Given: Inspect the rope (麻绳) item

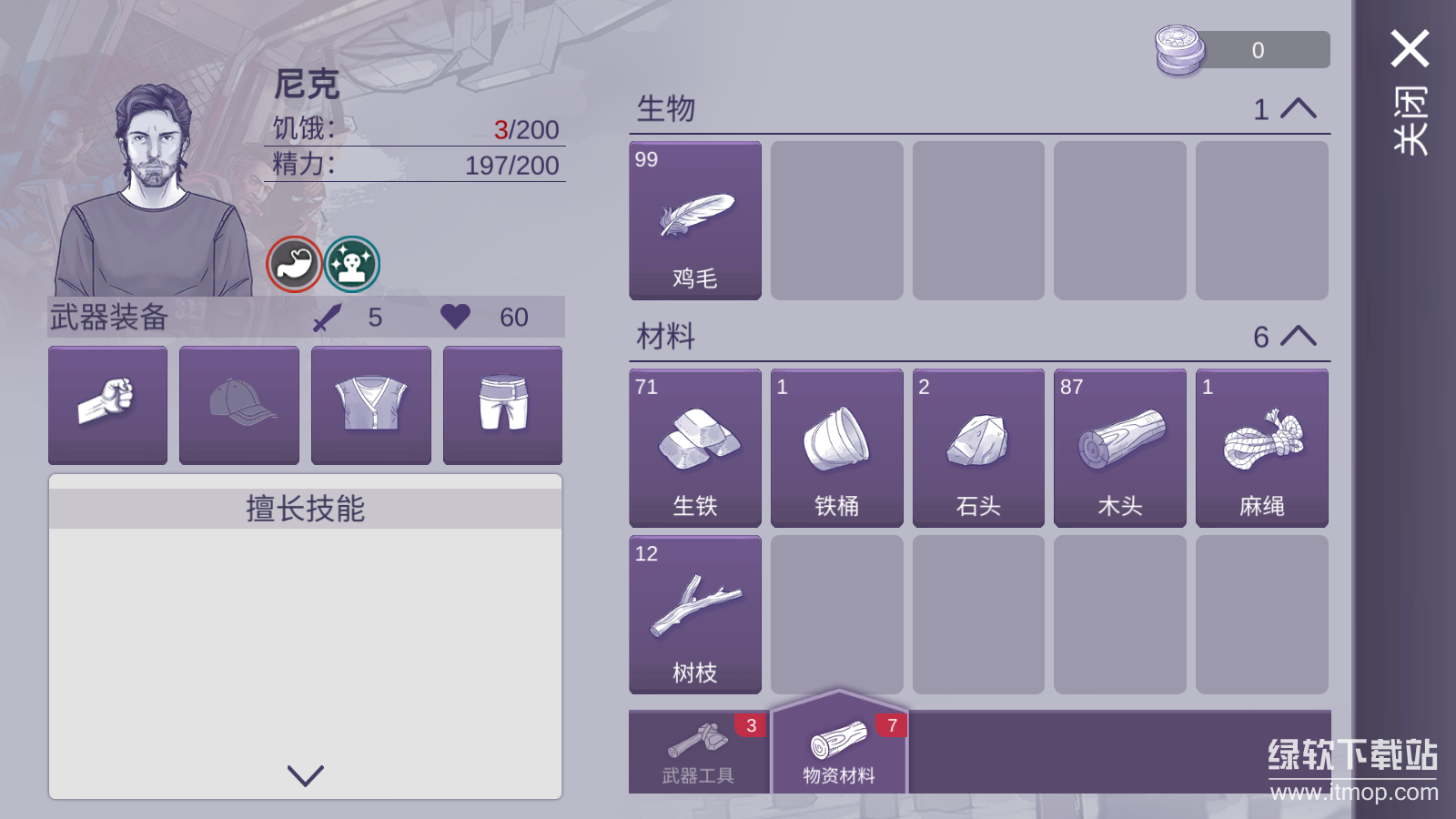Looking at the screenshot, I should [x=1261, y=448].
